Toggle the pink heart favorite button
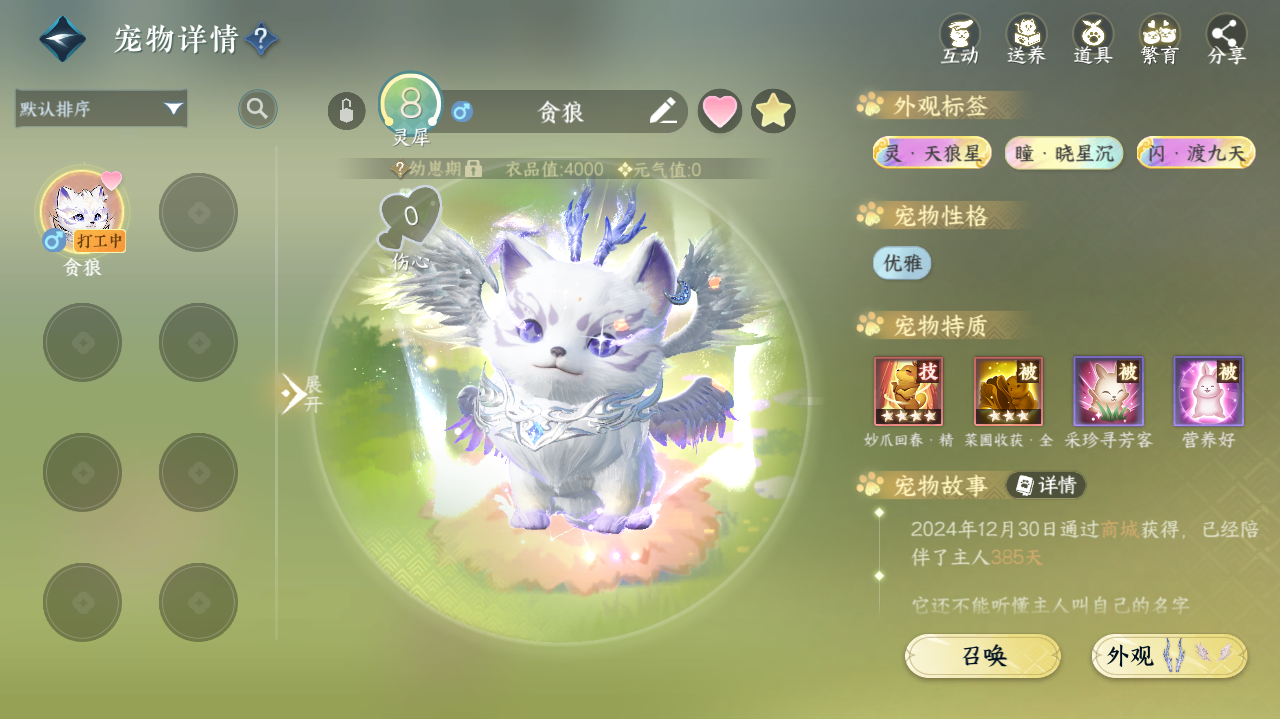This screenshot has width=1280, height=719. 720,111
